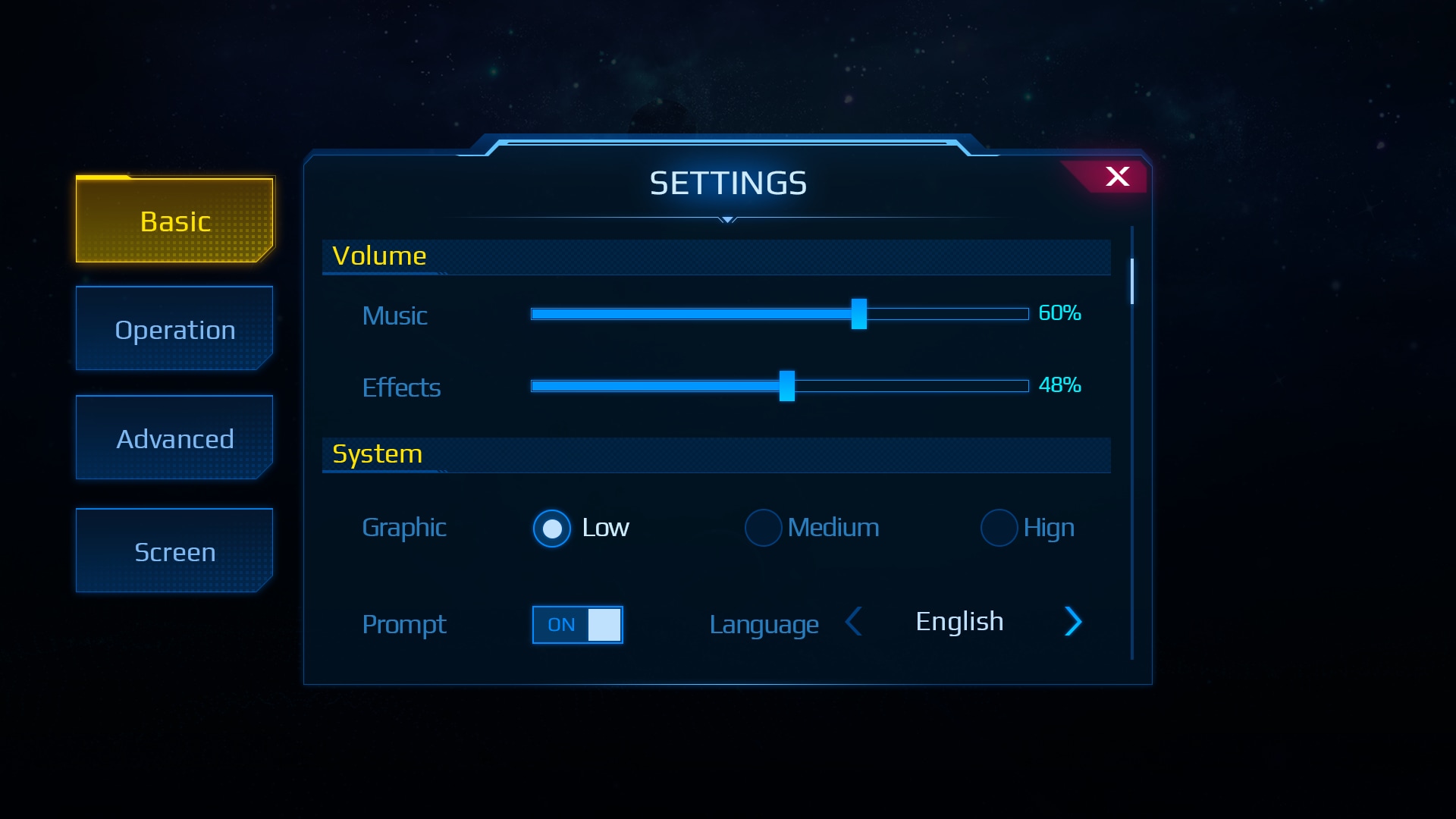
Task: Click the Effects volume slider handle
Action: coord(787,386)
